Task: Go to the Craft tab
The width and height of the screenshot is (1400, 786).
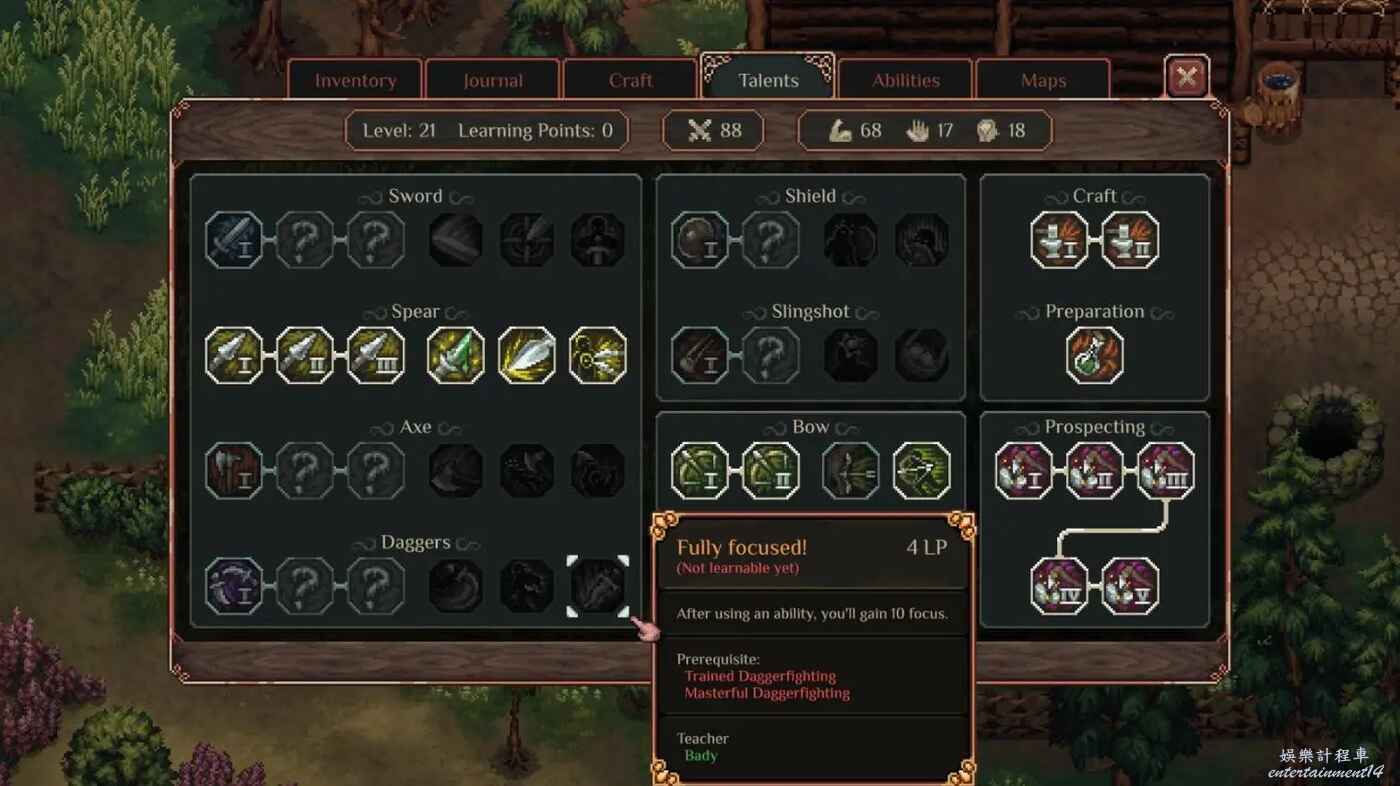Action: click(631, 81)
